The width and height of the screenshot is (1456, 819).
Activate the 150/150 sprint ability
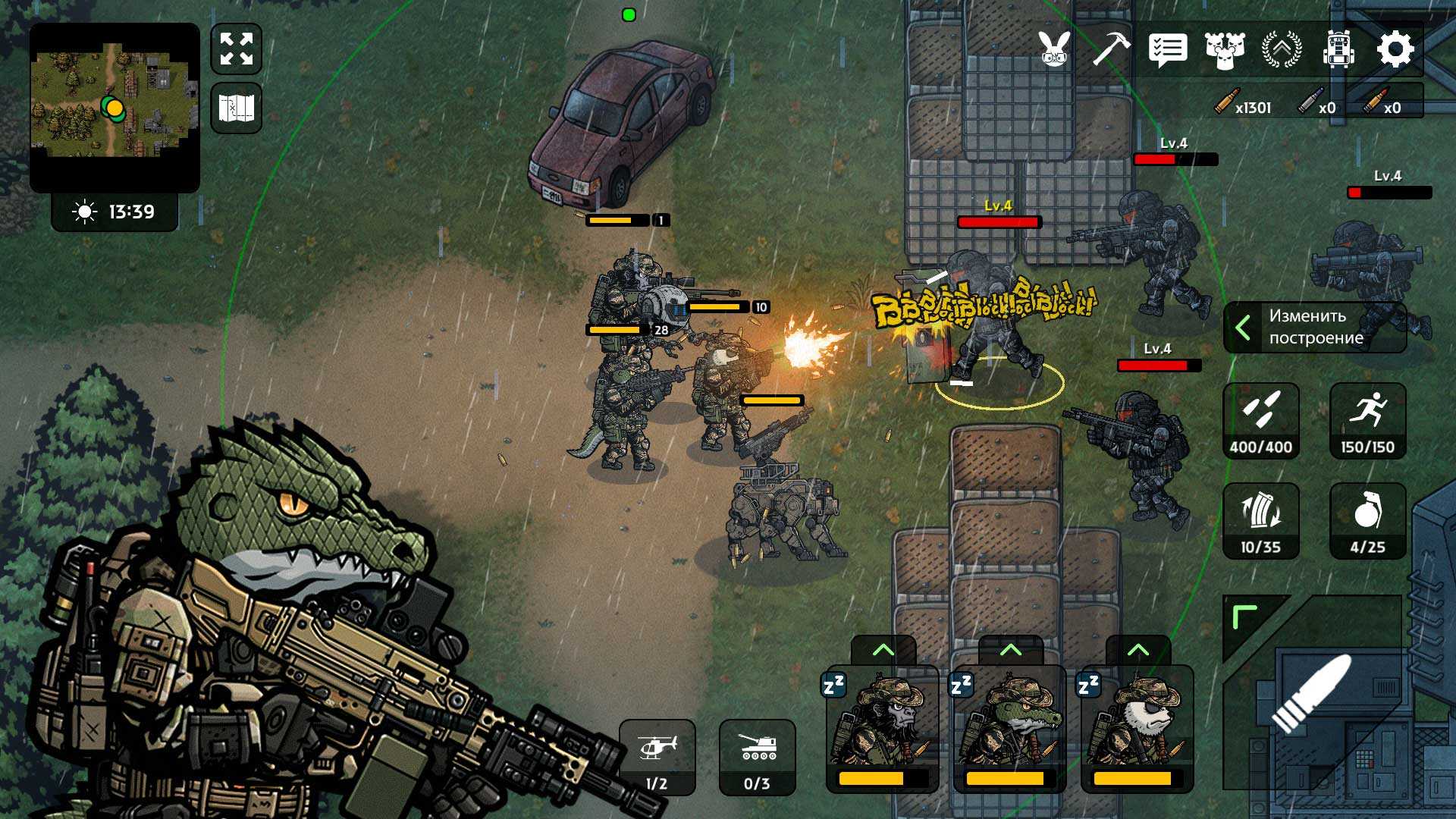coord(1367,421)
